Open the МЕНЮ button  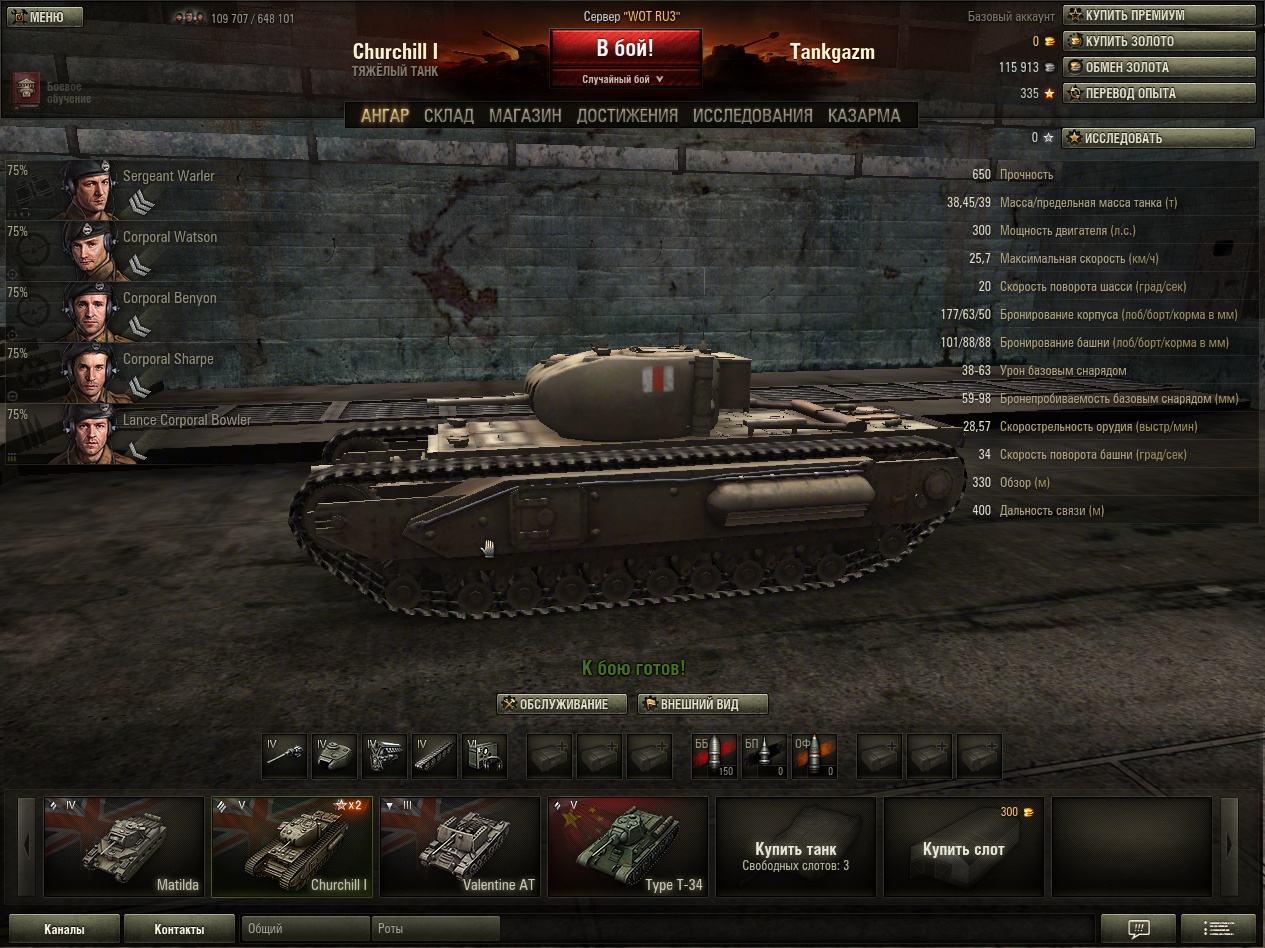[45, 17]
